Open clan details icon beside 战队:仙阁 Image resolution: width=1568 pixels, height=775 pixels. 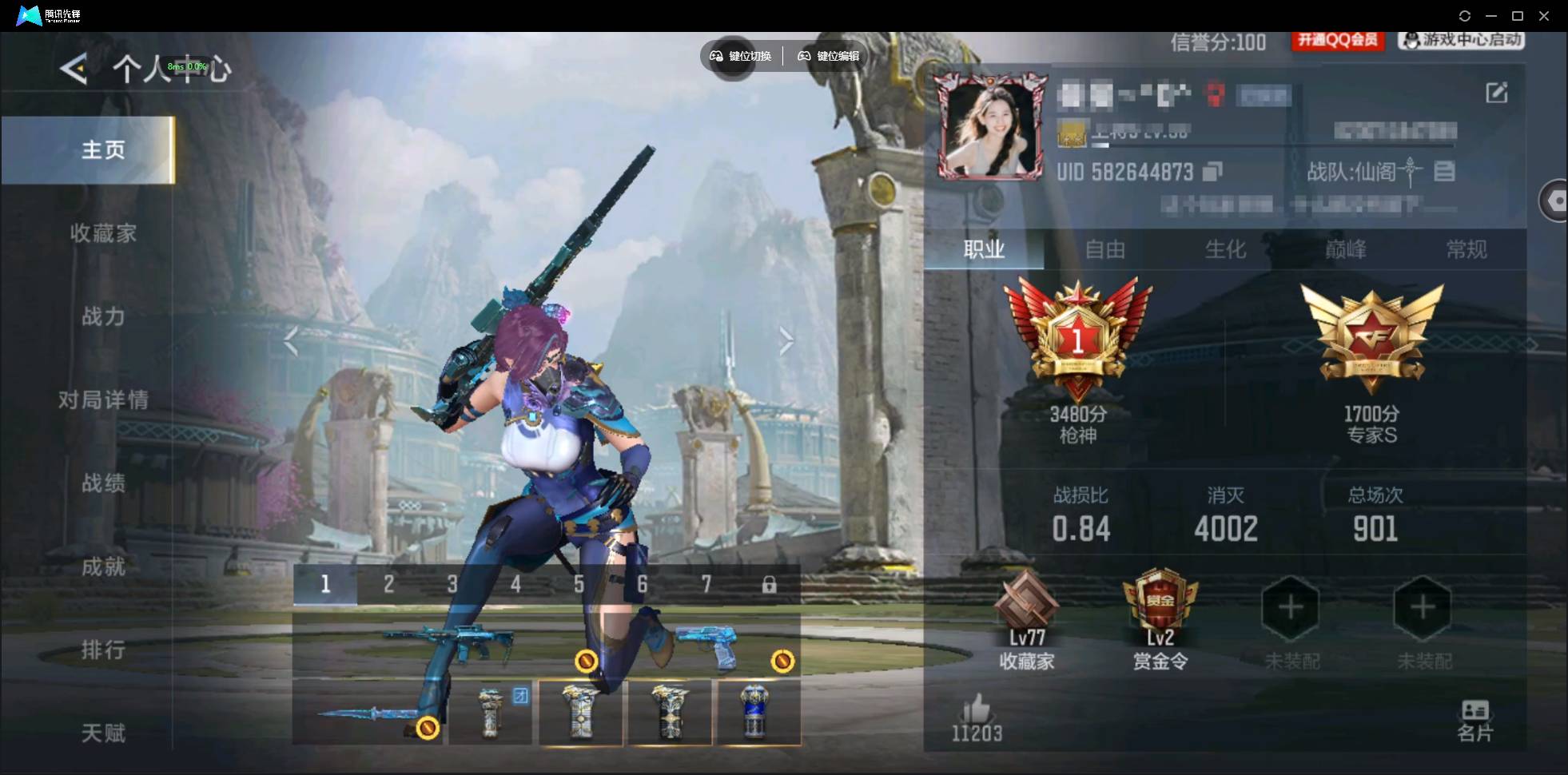tap(1443, 172)
